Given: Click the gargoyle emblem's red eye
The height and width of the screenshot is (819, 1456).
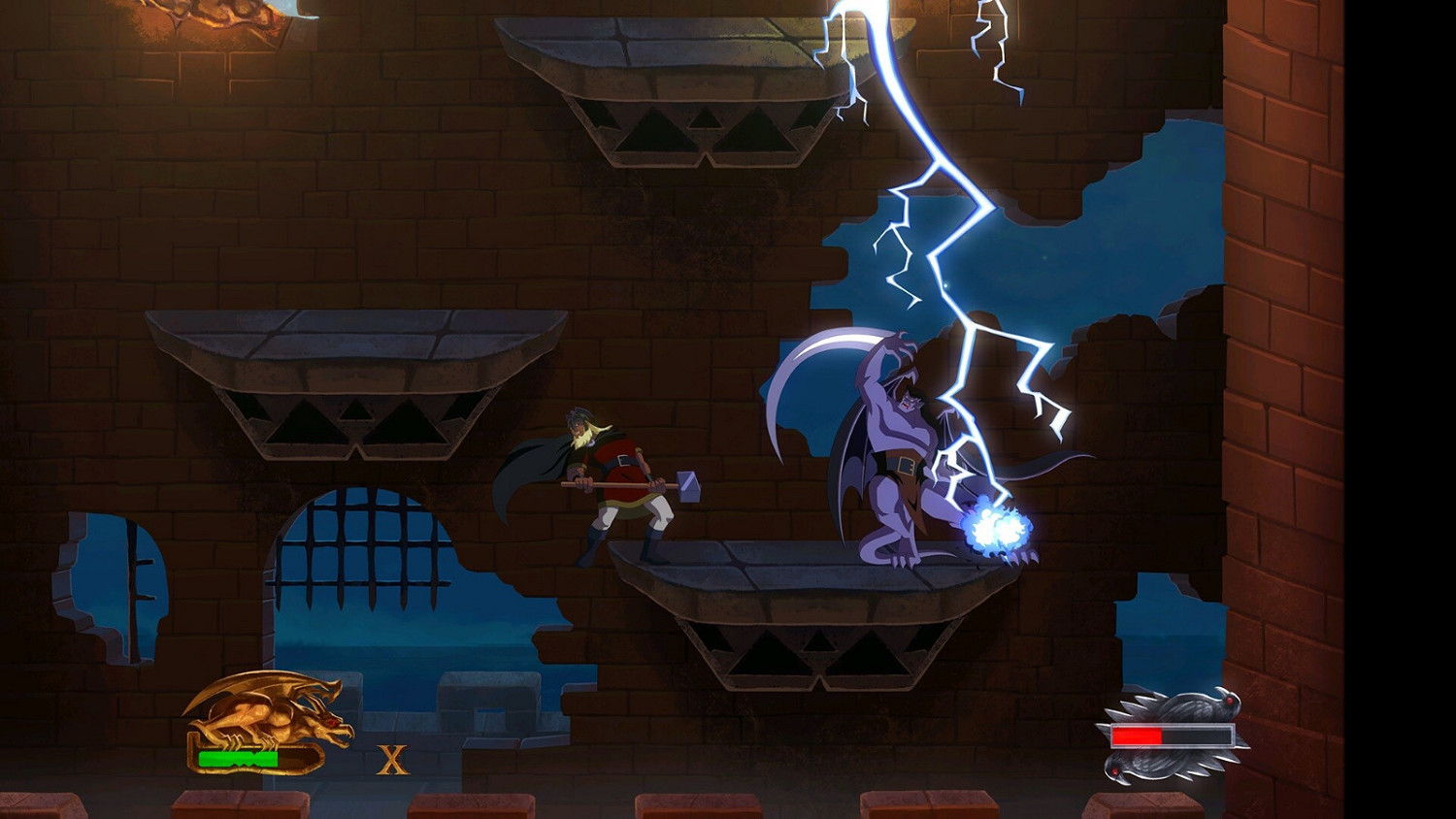Looking at the screenshot, I should [x=332, y=723].
